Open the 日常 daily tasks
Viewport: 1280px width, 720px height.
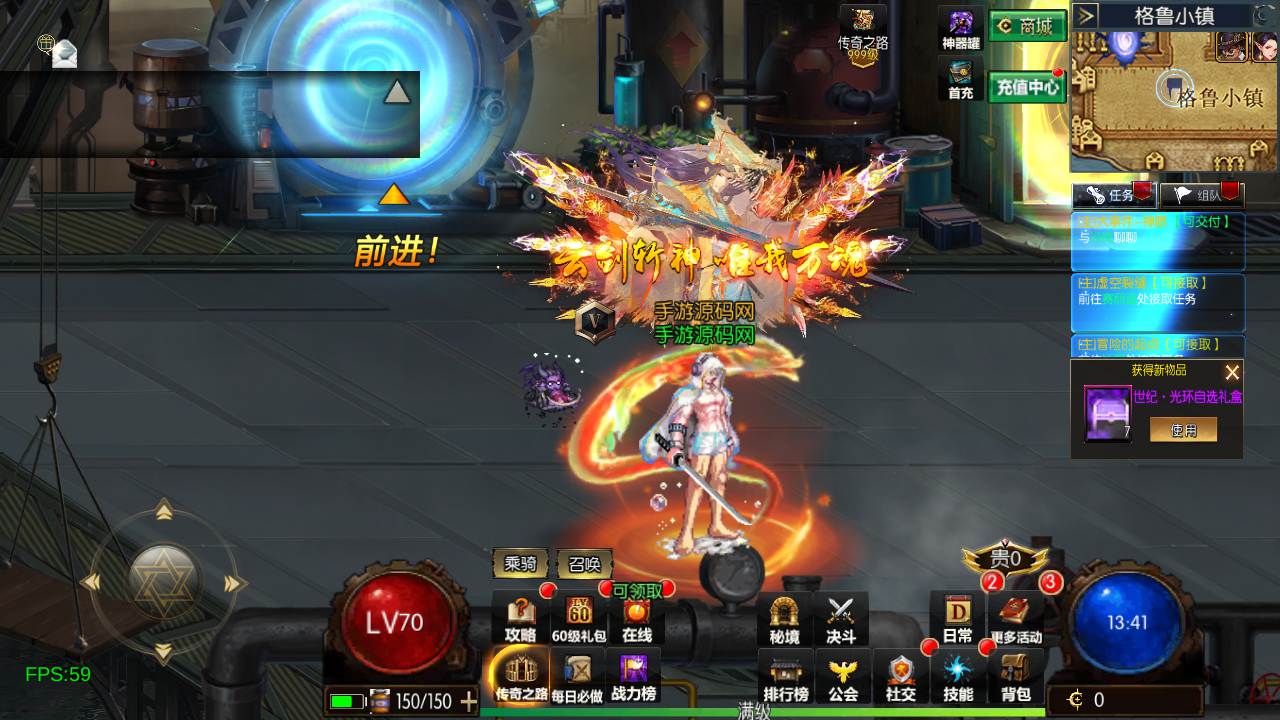tap(957, 618)
